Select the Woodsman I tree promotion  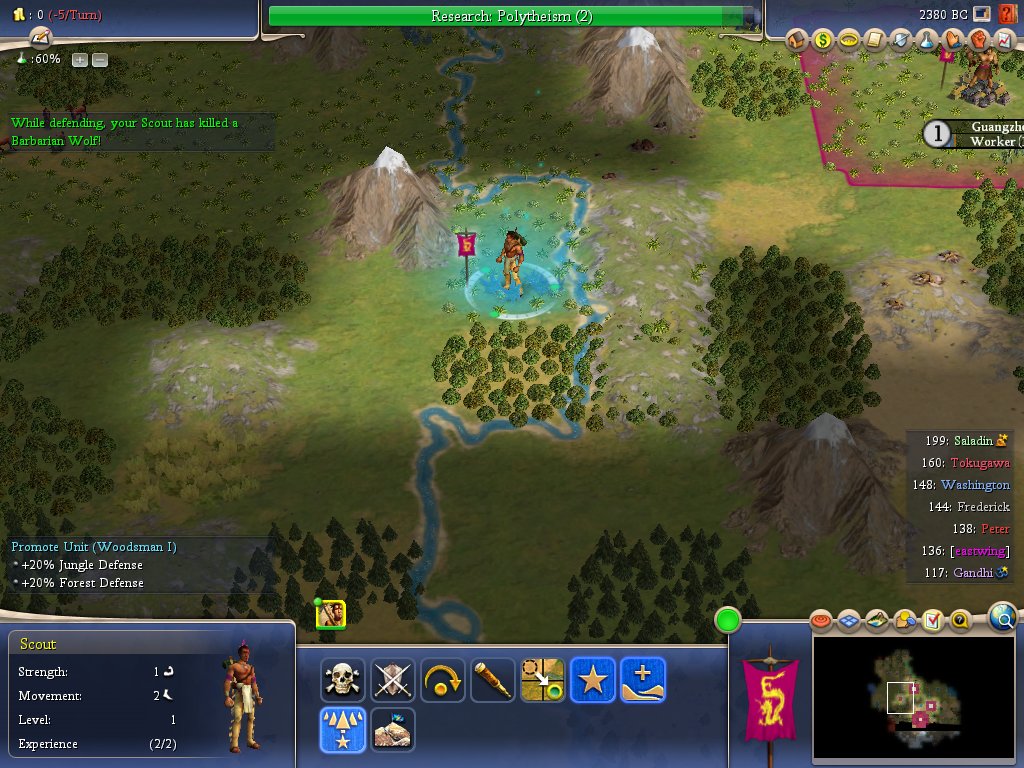tap(343, 730)
